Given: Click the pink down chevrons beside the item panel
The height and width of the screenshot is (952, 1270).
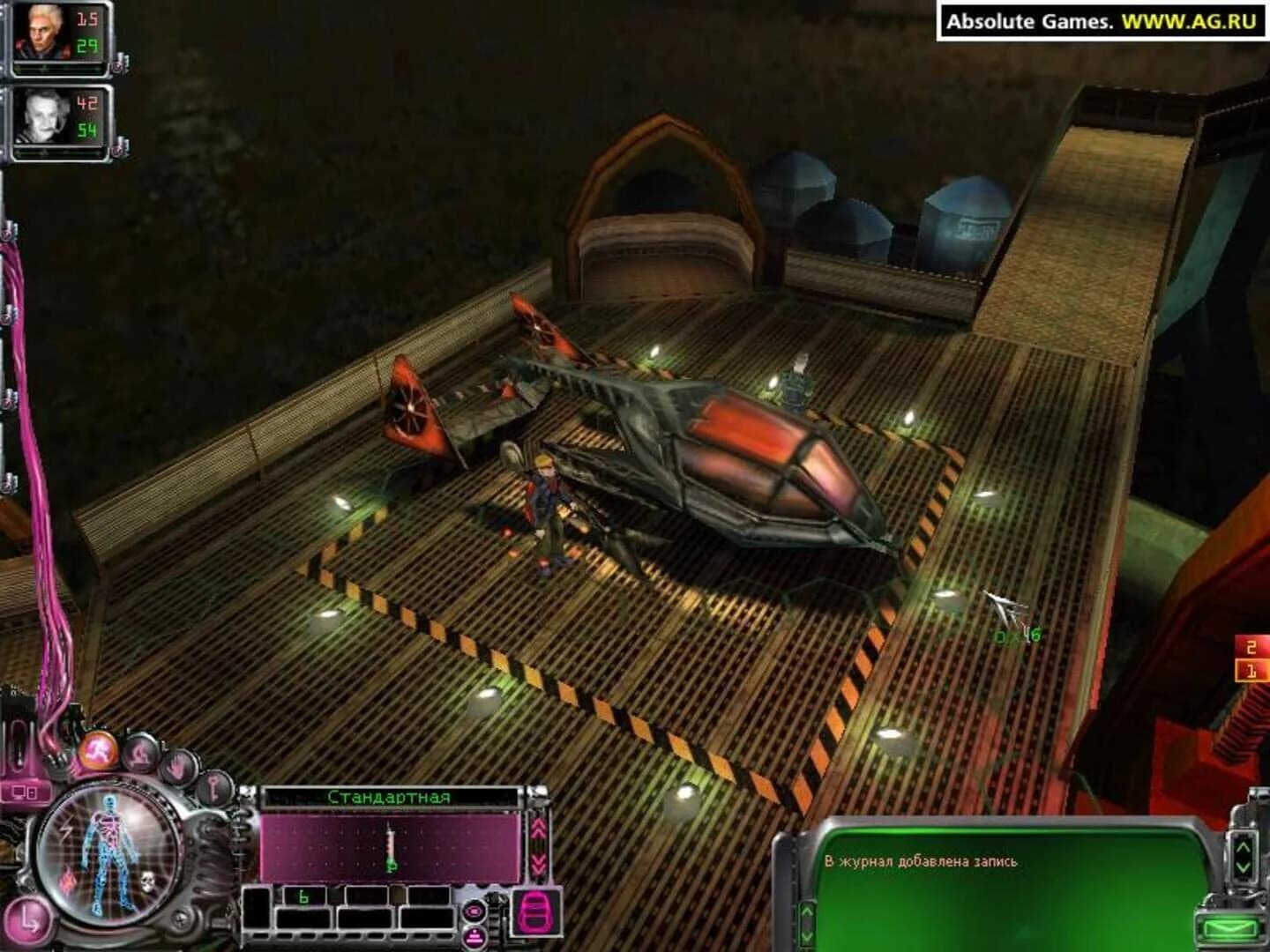Looking at the screenshot, I should pos(539,864).
